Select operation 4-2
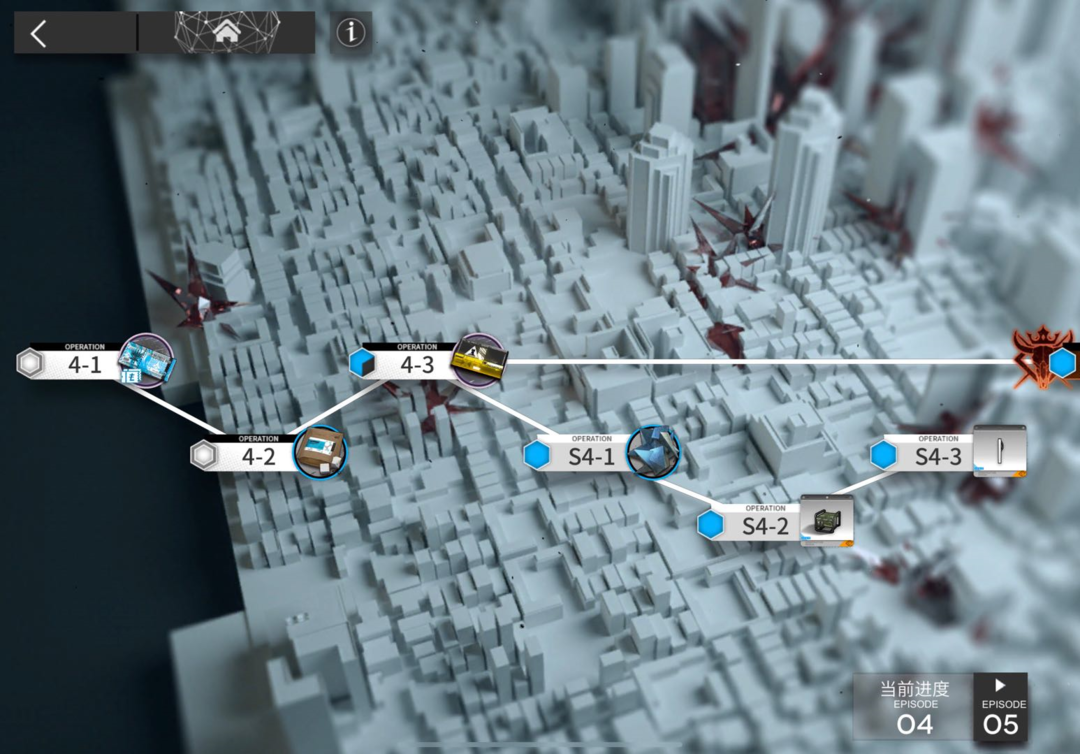Viewport: 1080px width, 754px height. click(x=259, y=455)
